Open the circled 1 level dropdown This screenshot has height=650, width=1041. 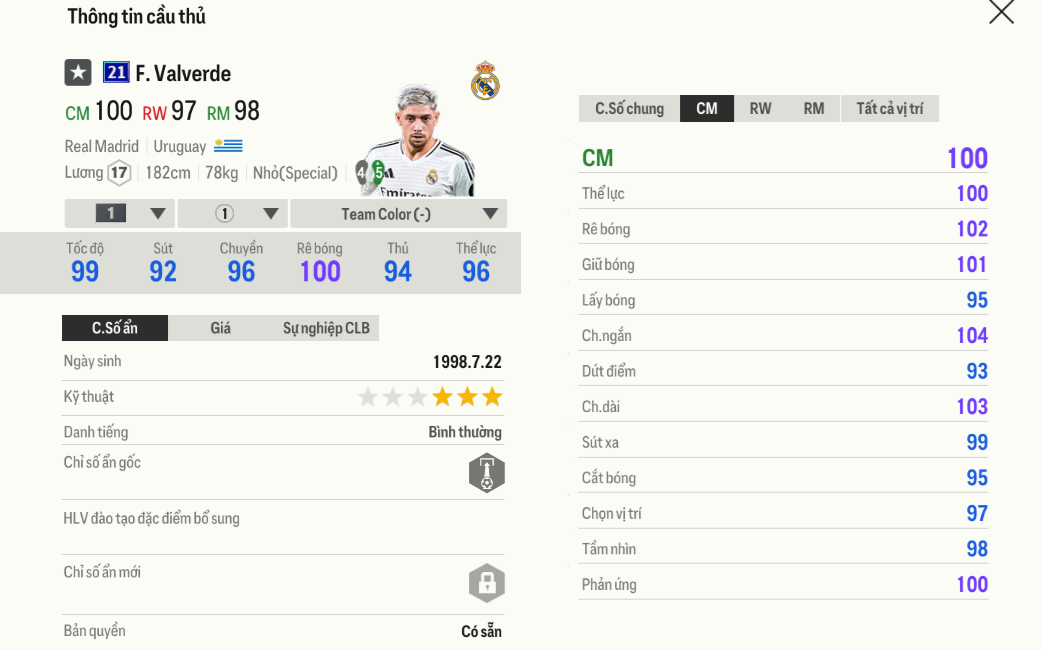(233, 214)
